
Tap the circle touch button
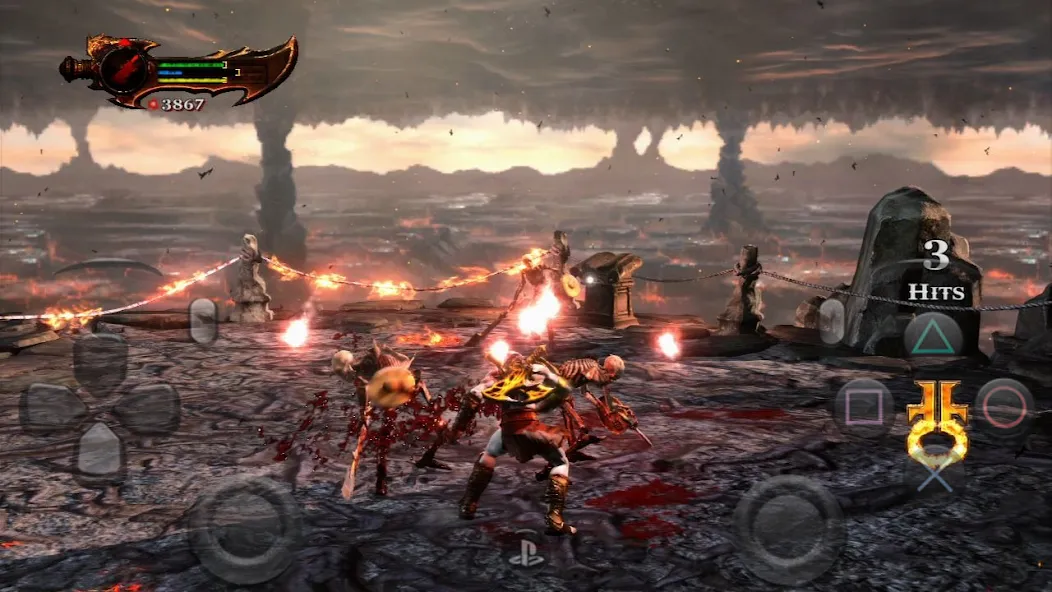[1003, 407]
